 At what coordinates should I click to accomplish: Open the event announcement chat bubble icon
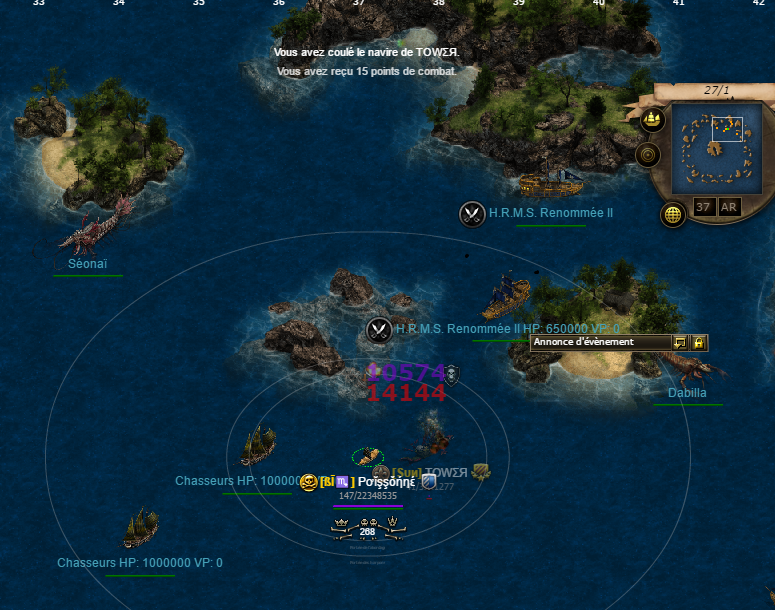coord(680,342)
